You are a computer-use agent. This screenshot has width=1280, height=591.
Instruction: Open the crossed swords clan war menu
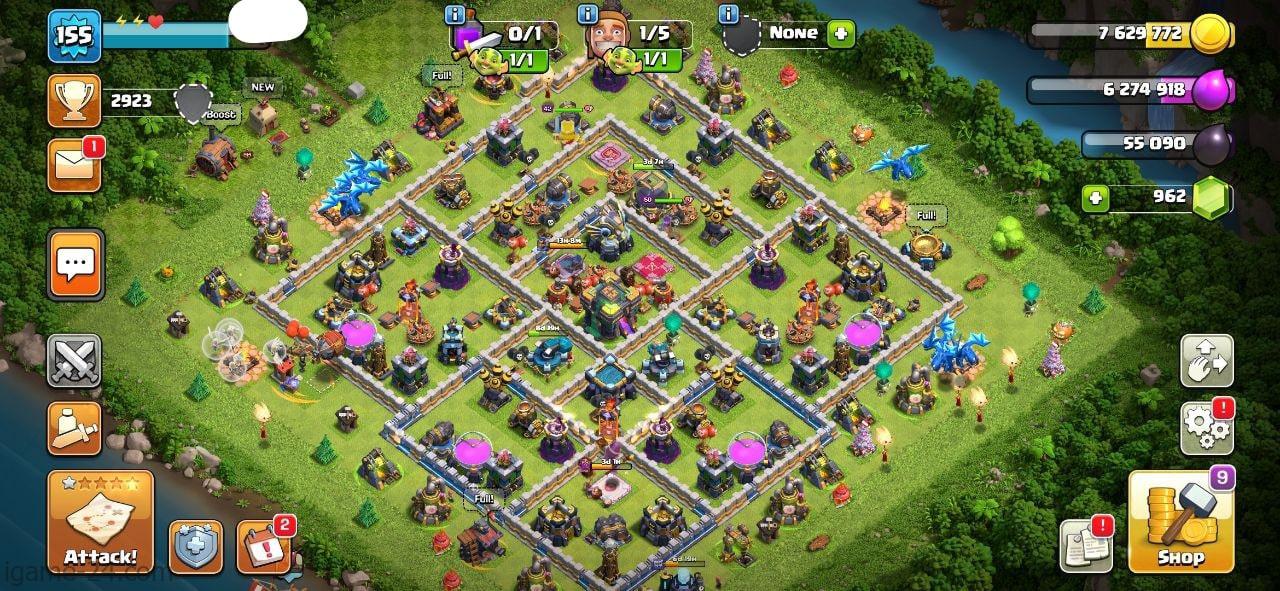tap(74, 361)
